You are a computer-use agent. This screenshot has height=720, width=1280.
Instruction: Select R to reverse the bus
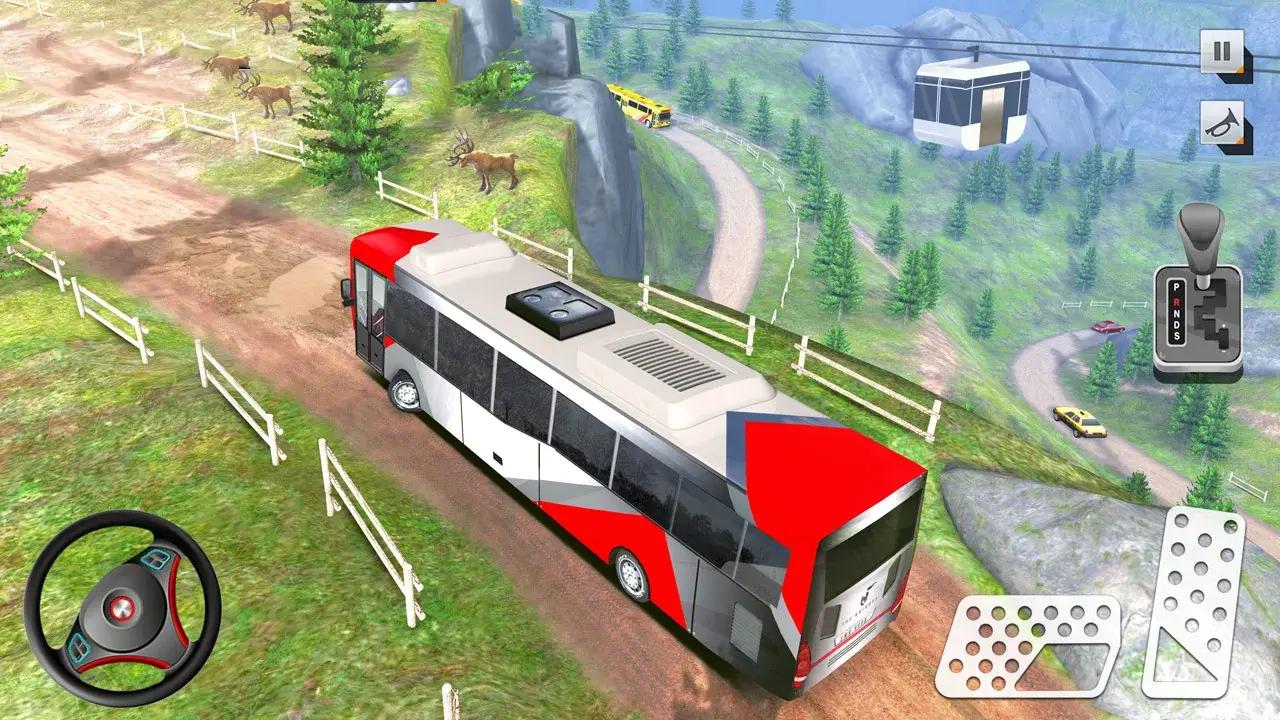pyautogui.click(x=1176, y=303)
